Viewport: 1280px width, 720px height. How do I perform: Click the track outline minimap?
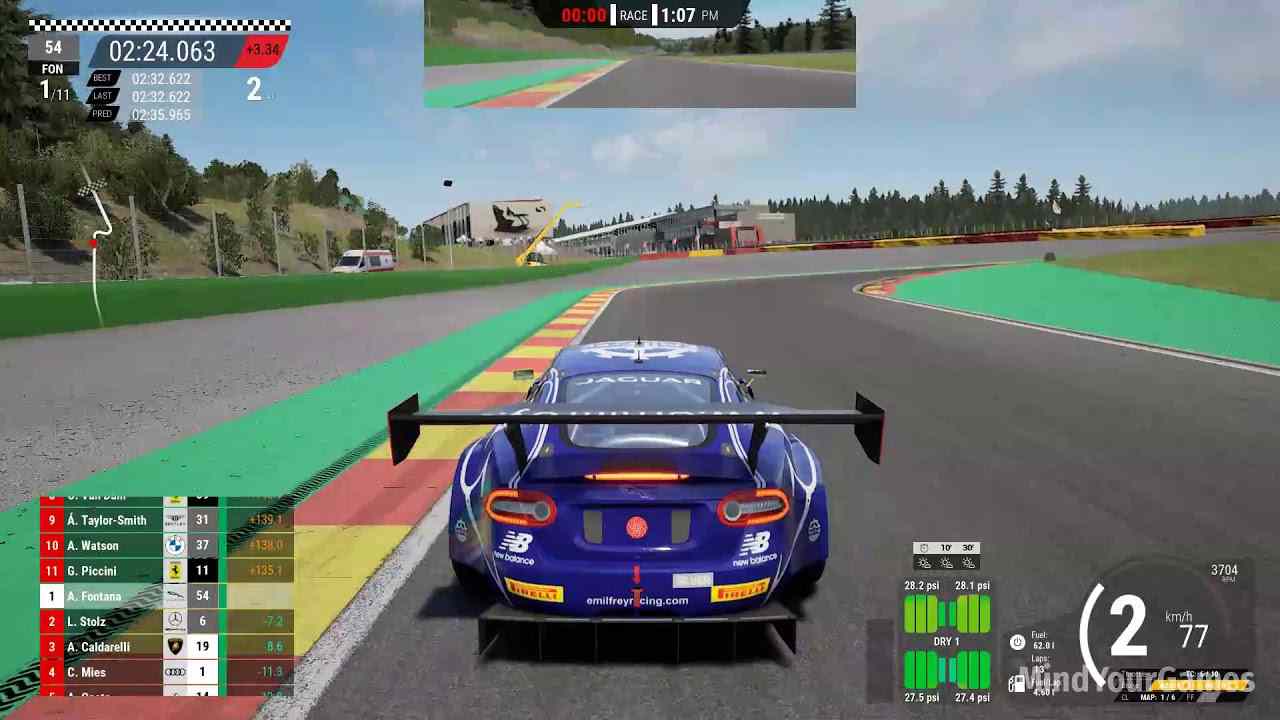click(98, 250)
